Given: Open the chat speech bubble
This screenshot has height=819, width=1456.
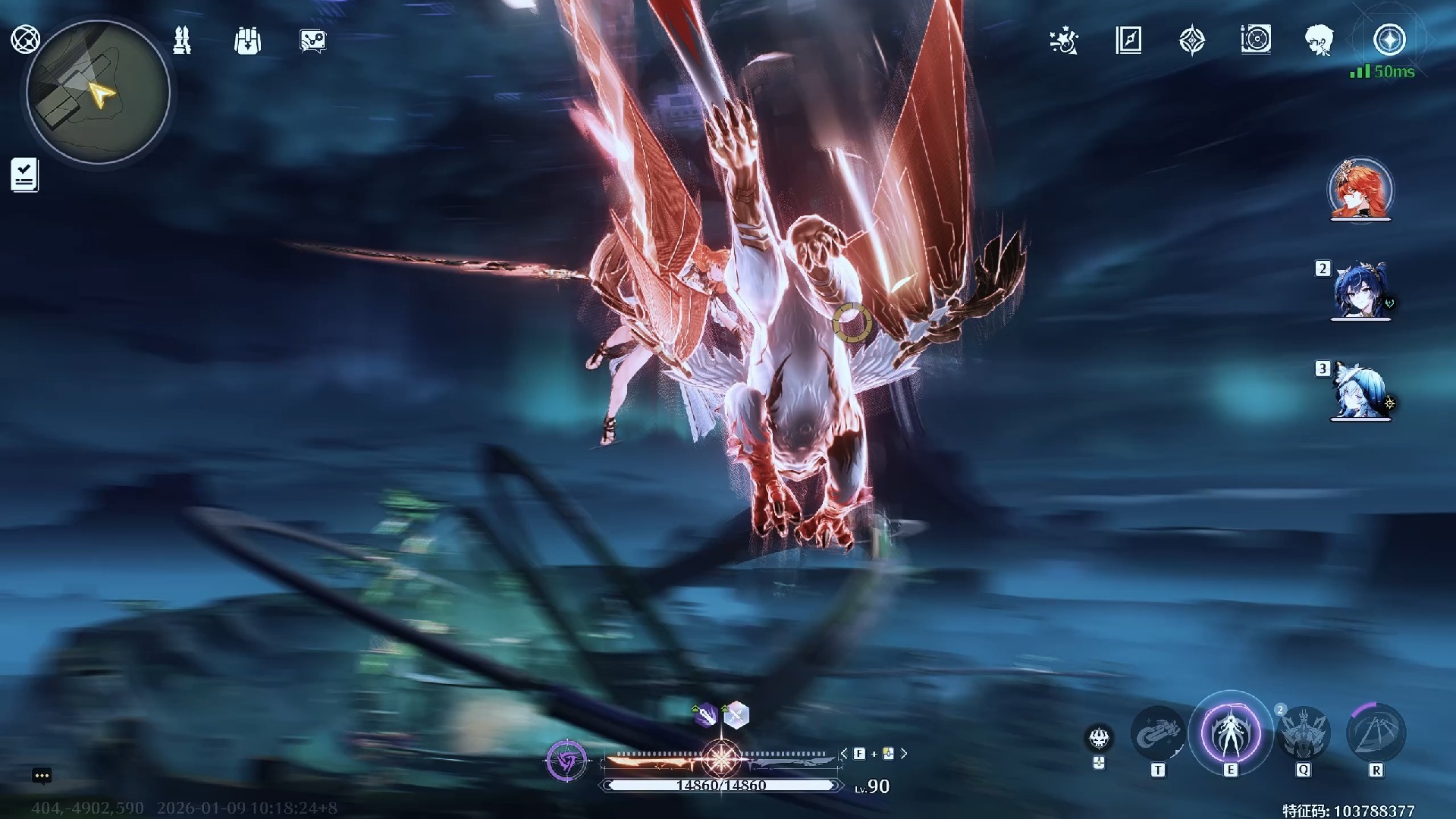Looking at the screenshot, I should click(x=42, y=776).
